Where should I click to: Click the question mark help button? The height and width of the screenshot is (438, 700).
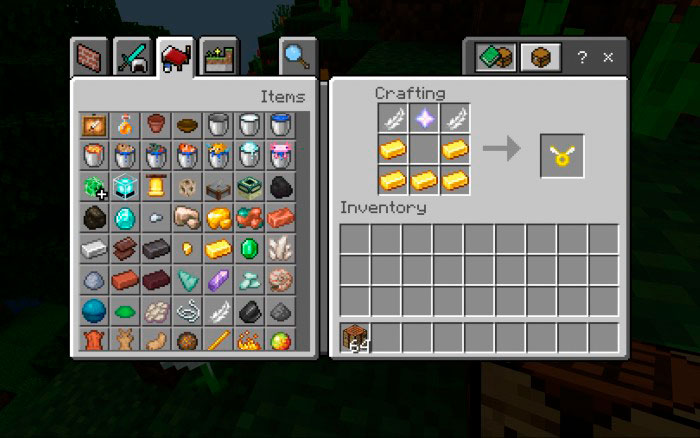(582, 58)
